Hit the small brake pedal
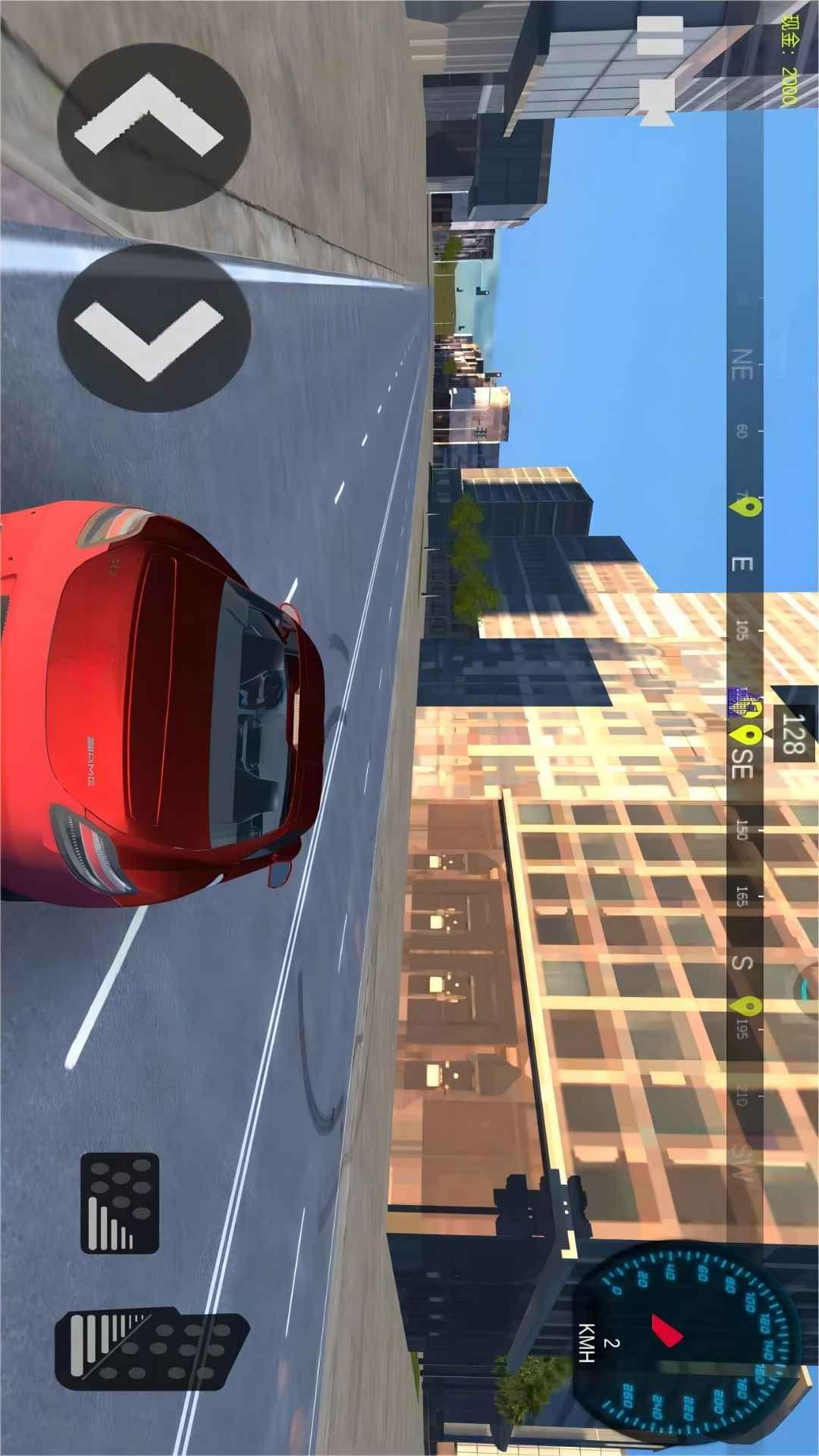This screenshot has width=819, height=1456. pyautogui.click(x=120, y=1203)
